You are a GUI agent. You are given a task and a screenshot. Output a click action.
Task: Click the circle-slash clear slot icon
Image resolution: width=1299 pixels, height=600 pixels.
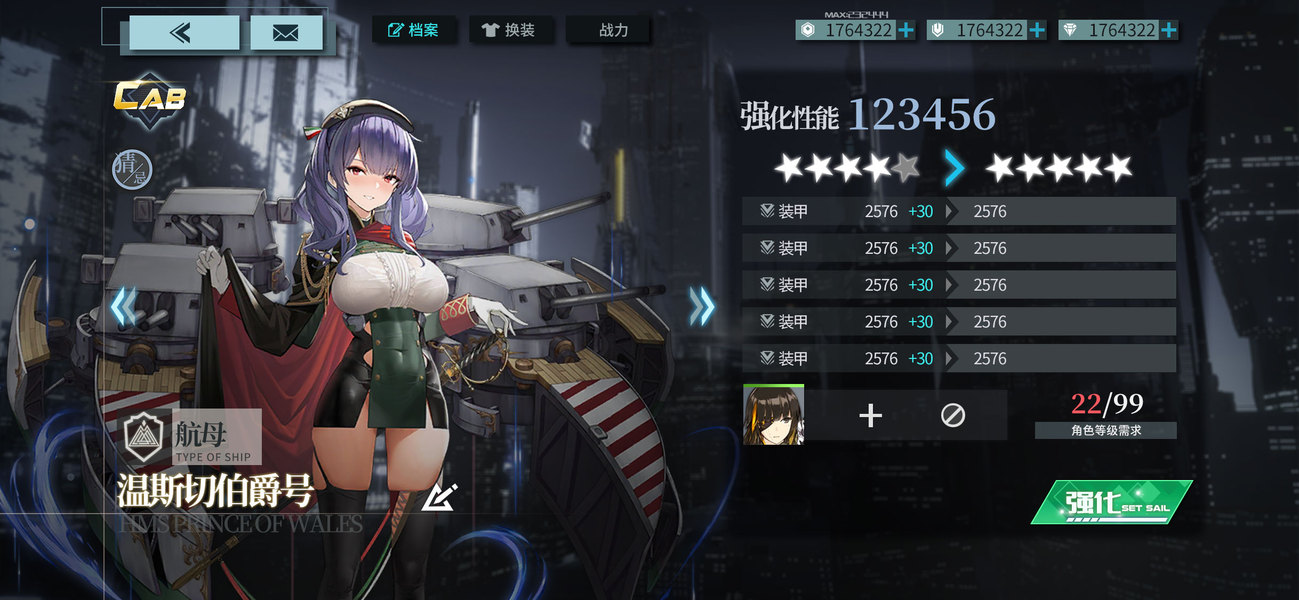[953, 415]
